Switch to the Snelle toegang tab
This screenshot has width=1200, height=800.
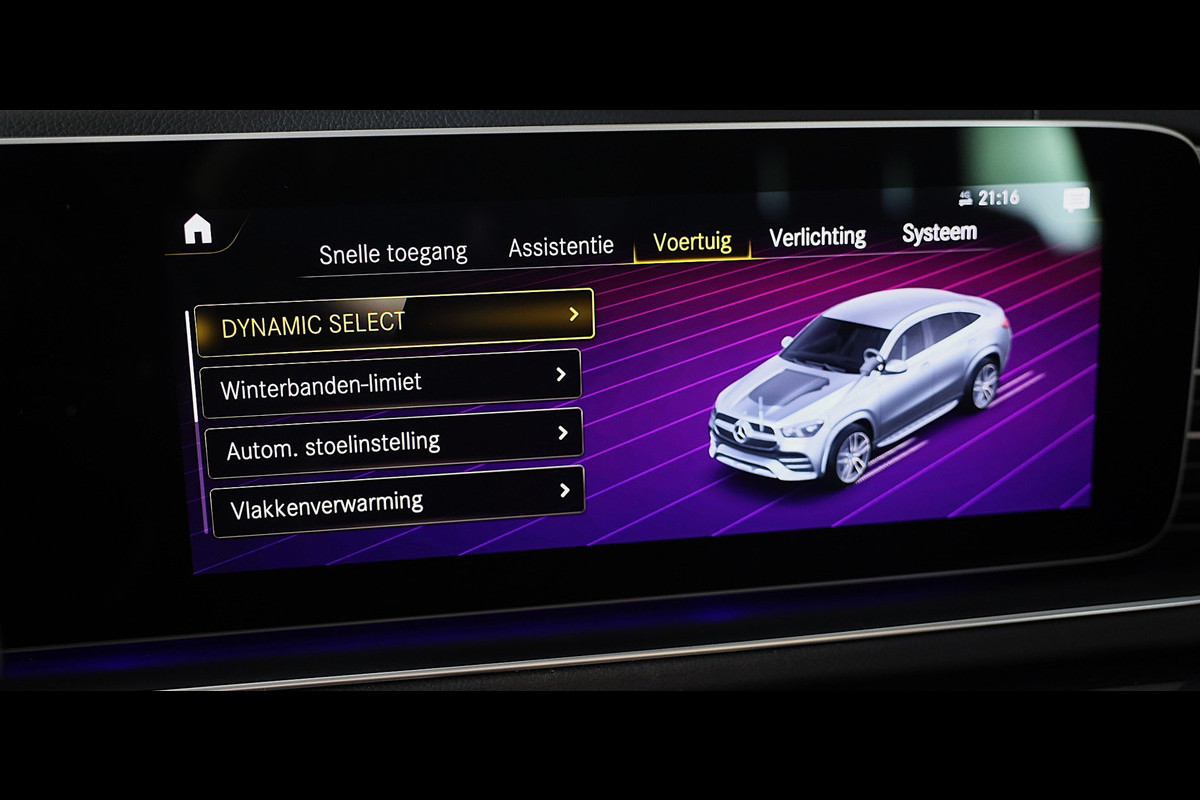tap(393, 253)
